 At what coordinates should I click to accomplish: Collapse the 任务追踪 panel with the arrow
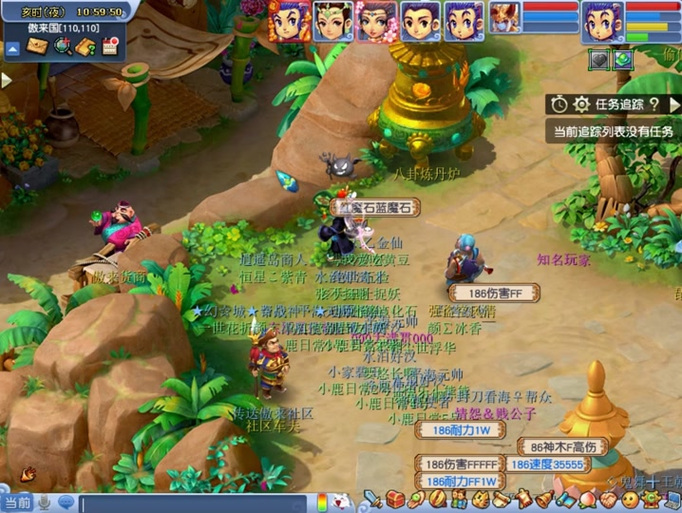675,104
